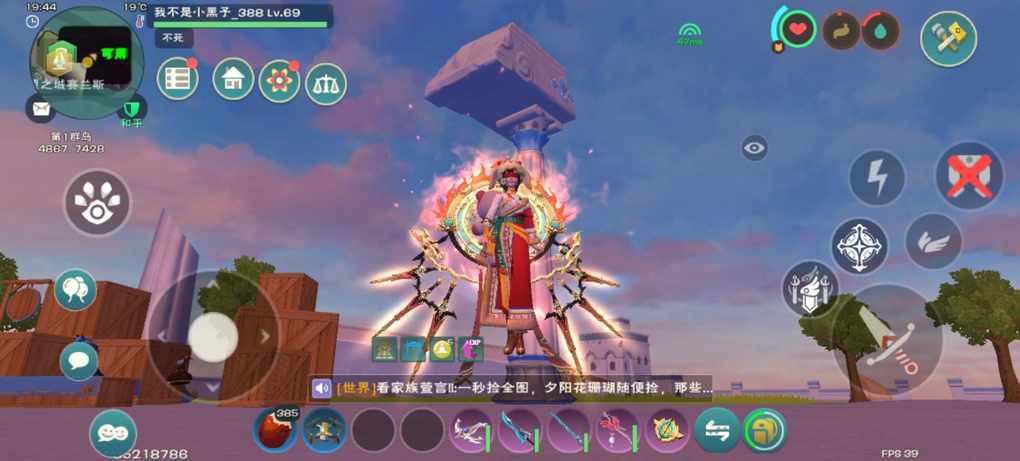Open the flower event icon

pos(279,81)
